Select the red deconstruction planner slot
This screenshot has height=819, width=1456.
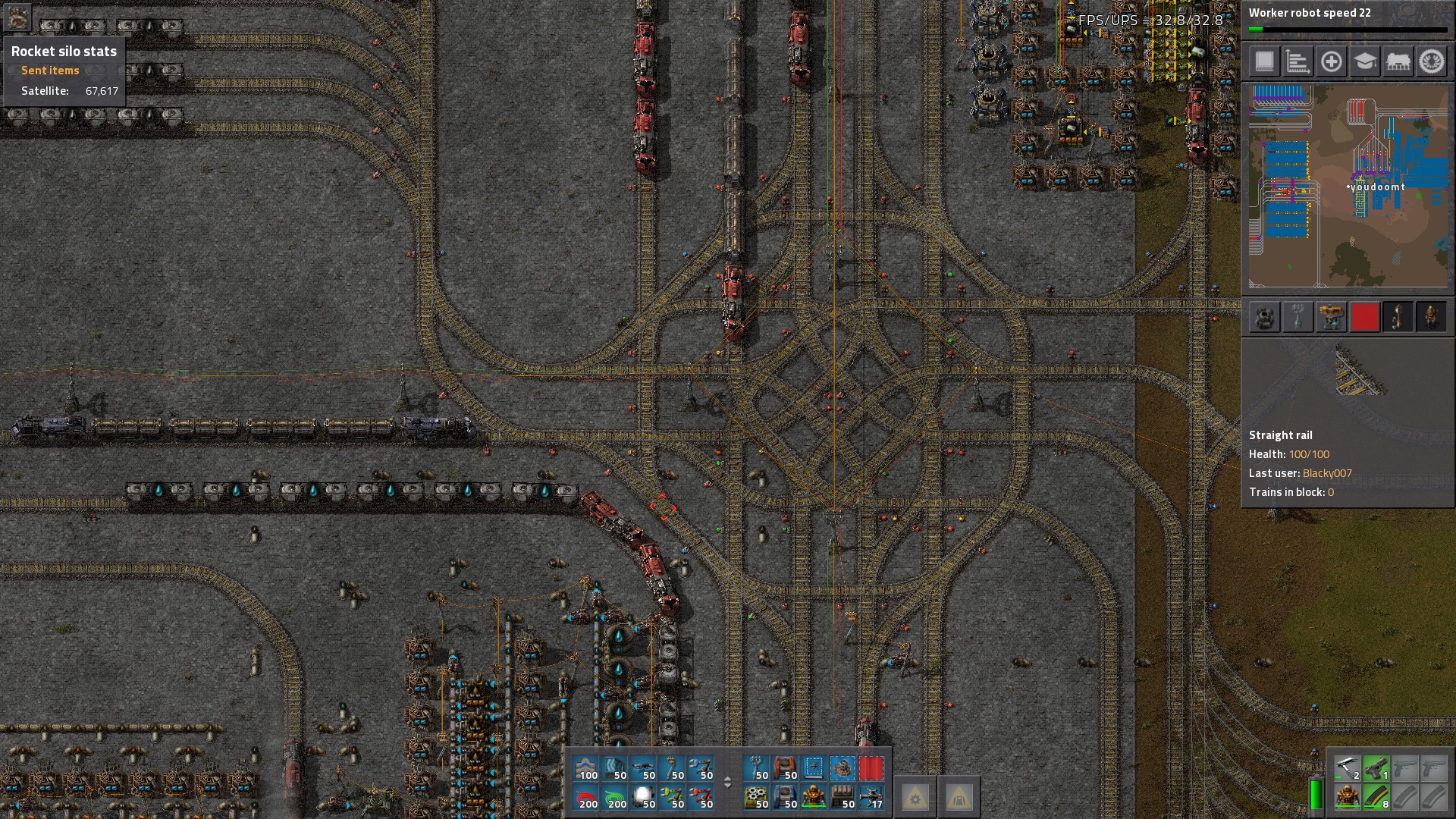(x=871, y=768)
